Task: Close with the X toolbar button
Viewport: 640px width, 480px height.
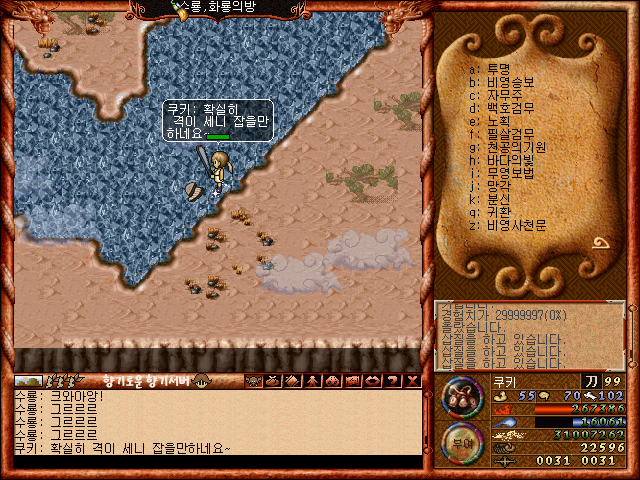Action: [x=410, y=380]
